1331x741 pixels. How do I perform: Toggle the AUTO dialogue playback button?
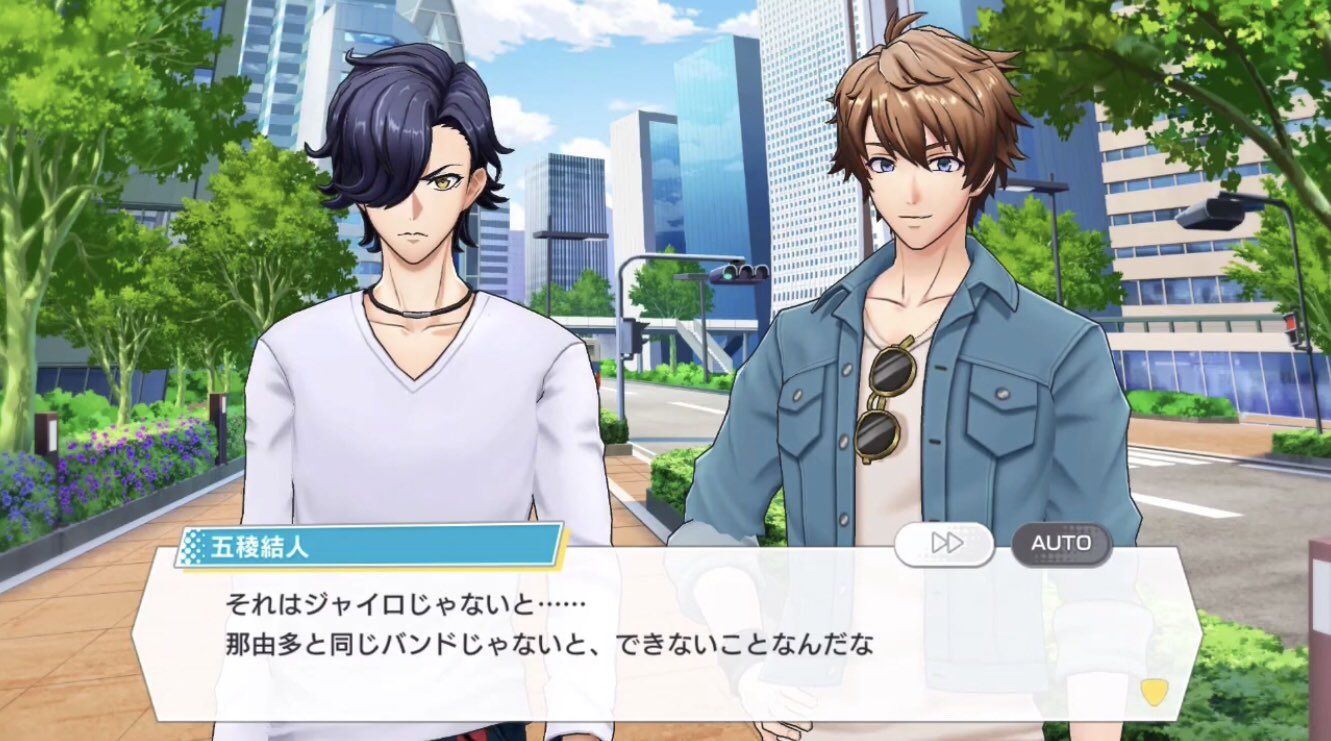coord(1061,544)
